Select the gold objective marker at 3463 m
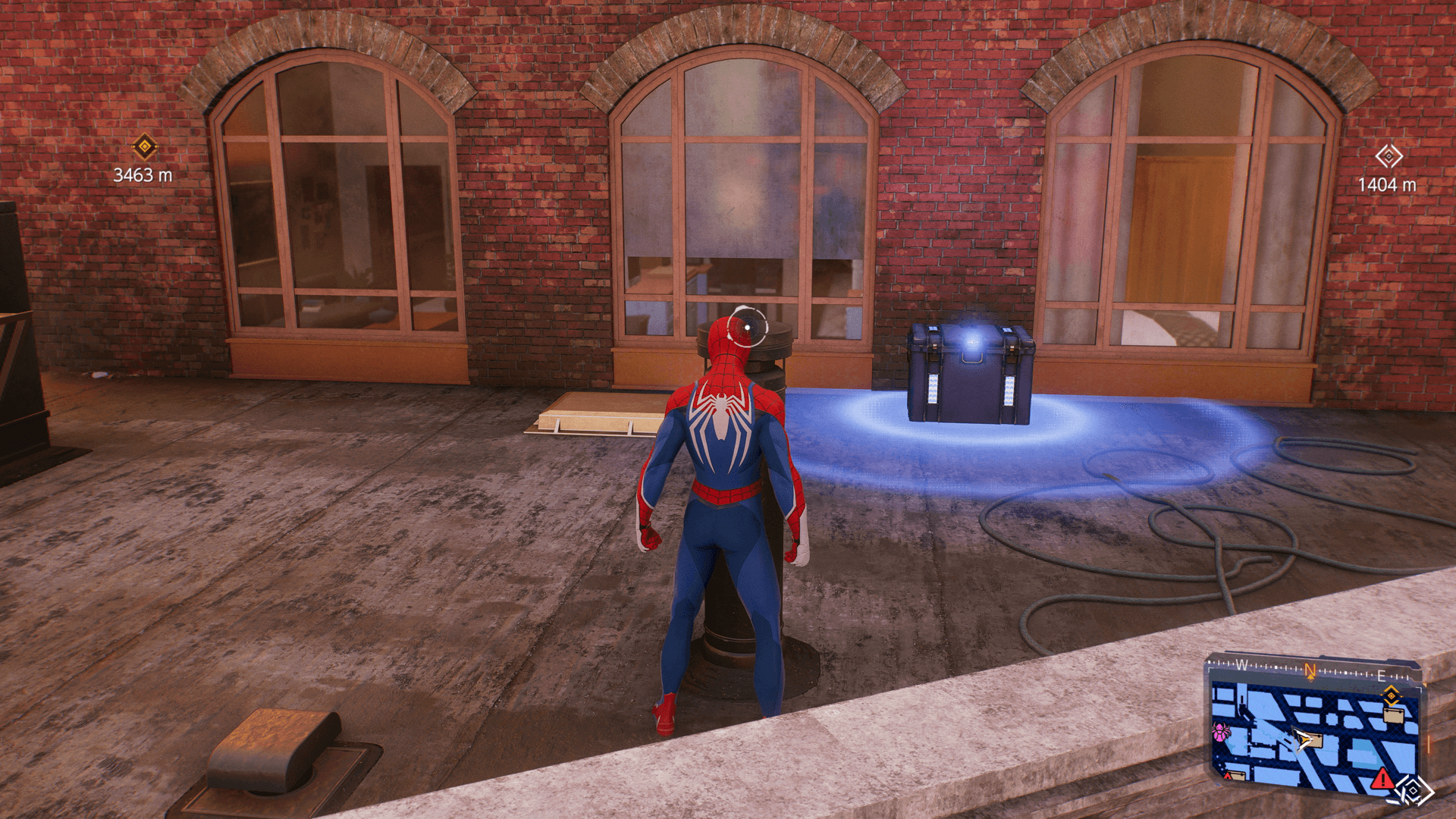The height and width of the screenshot is (819, 1456). click(x=144, y=146)
